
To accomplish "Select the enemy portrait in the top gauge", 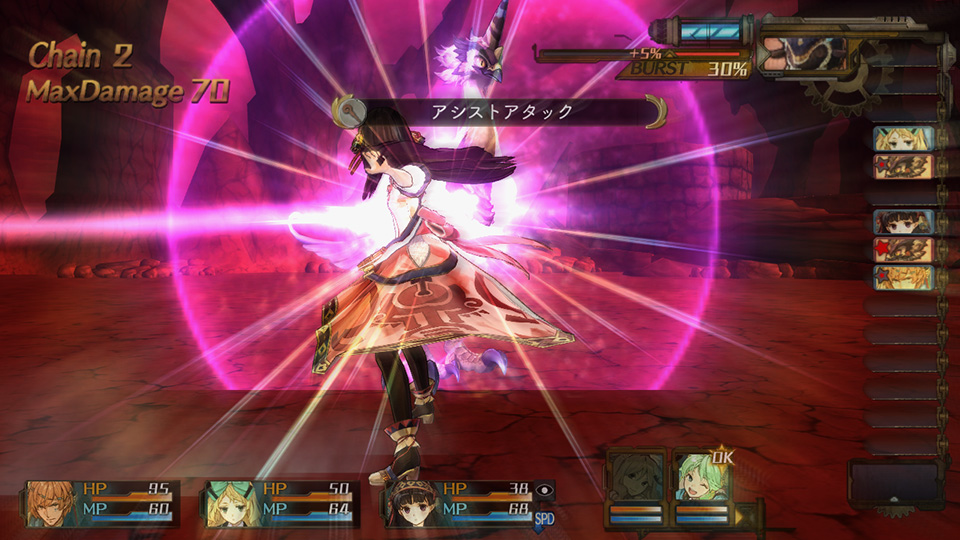I will click(800, 54).
